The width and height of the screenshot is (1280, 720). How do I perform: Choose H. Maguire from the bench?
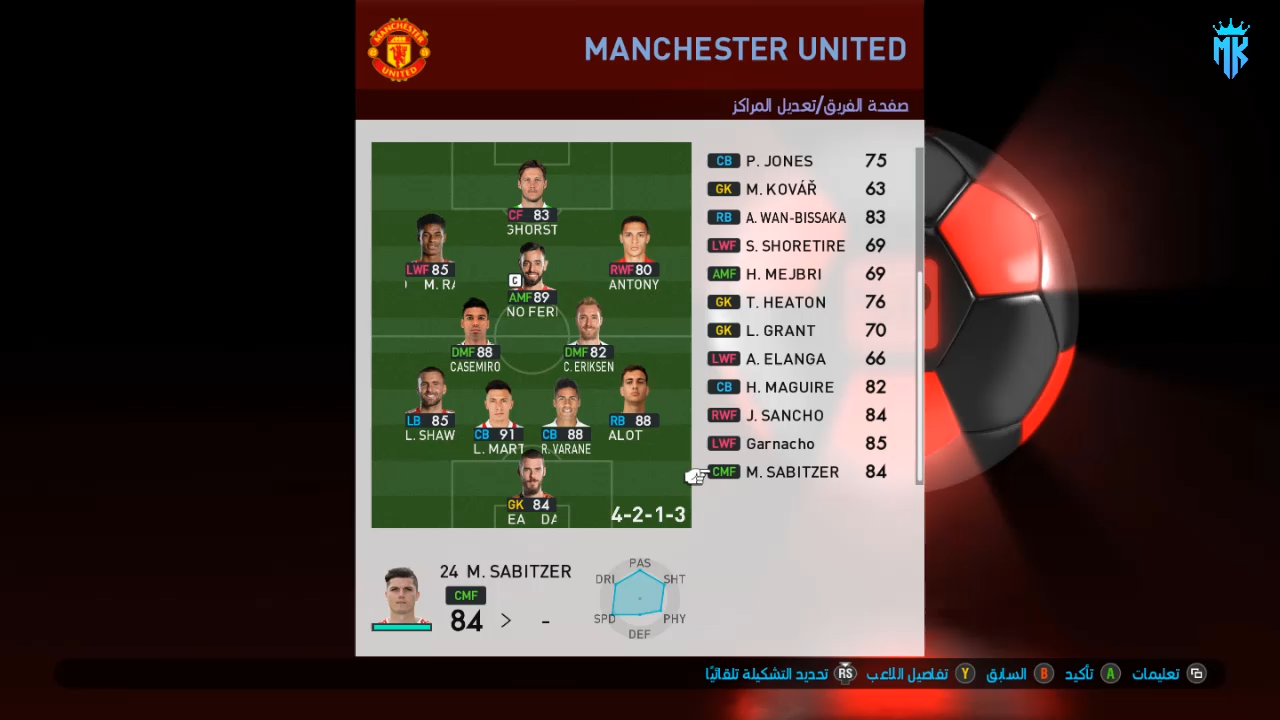coord(797,387)
